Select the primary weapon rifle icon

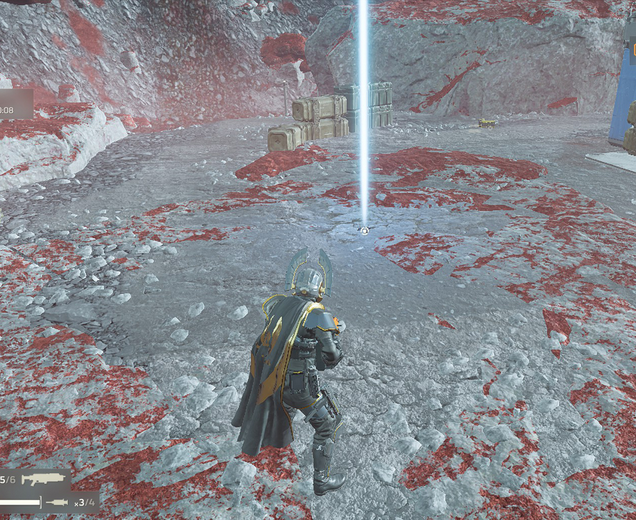42,480
